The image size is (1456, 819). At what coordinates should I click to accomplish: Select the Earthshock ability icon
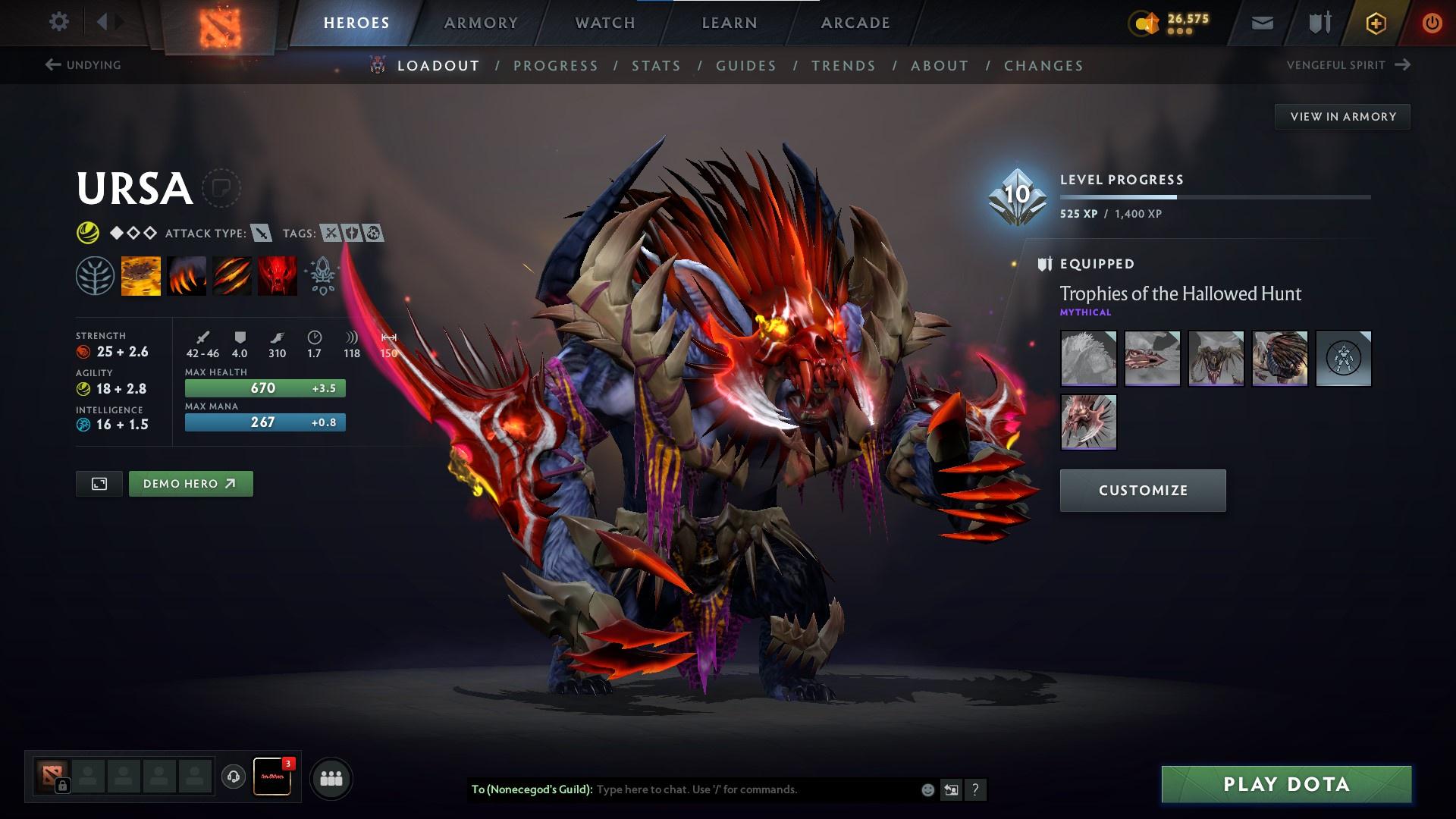point(141,275)
